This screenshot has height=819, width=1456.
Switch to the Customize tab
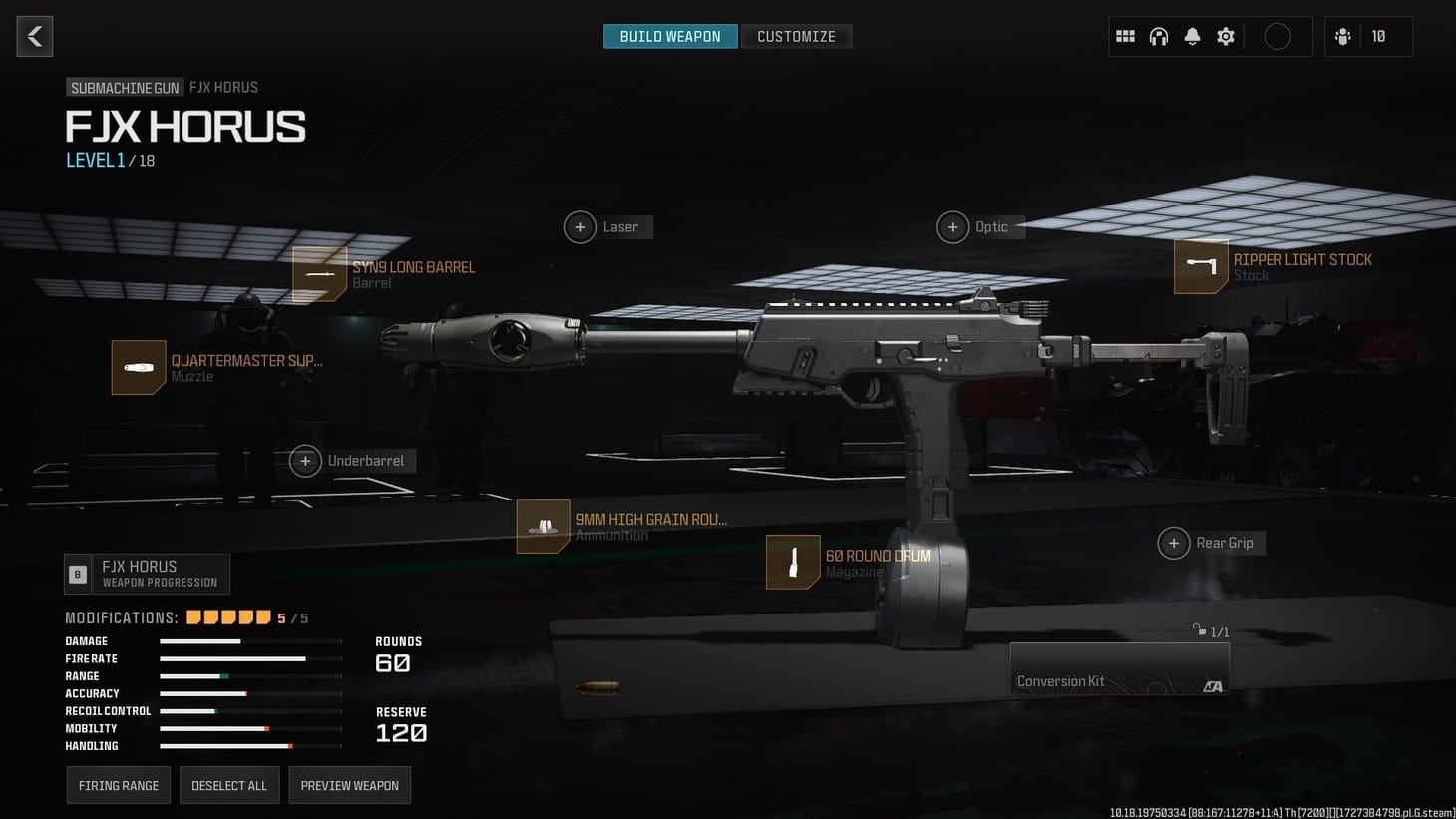click(796, 36)
